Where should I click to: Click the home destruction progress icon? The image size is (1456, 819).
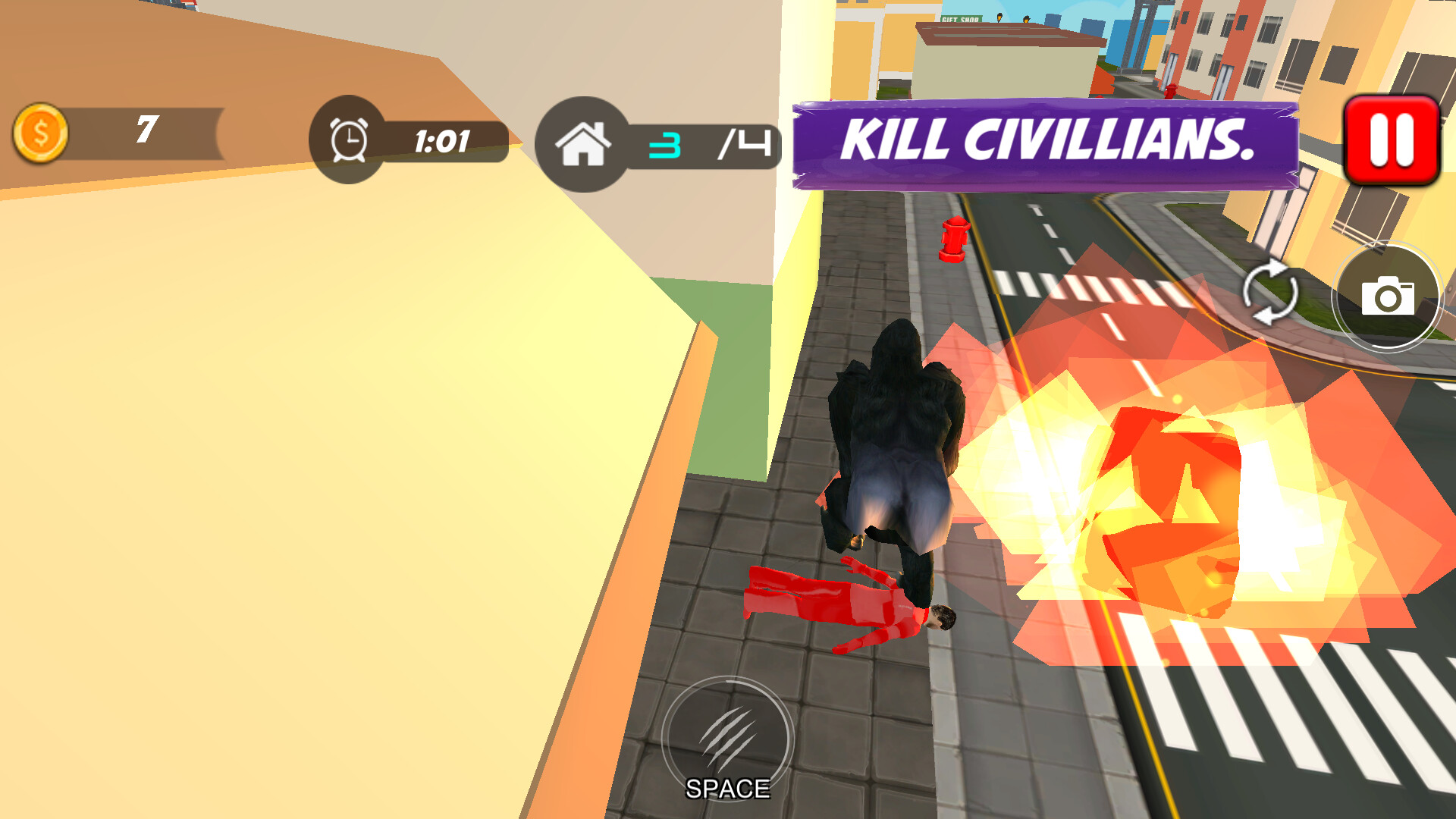pos(584,144)
